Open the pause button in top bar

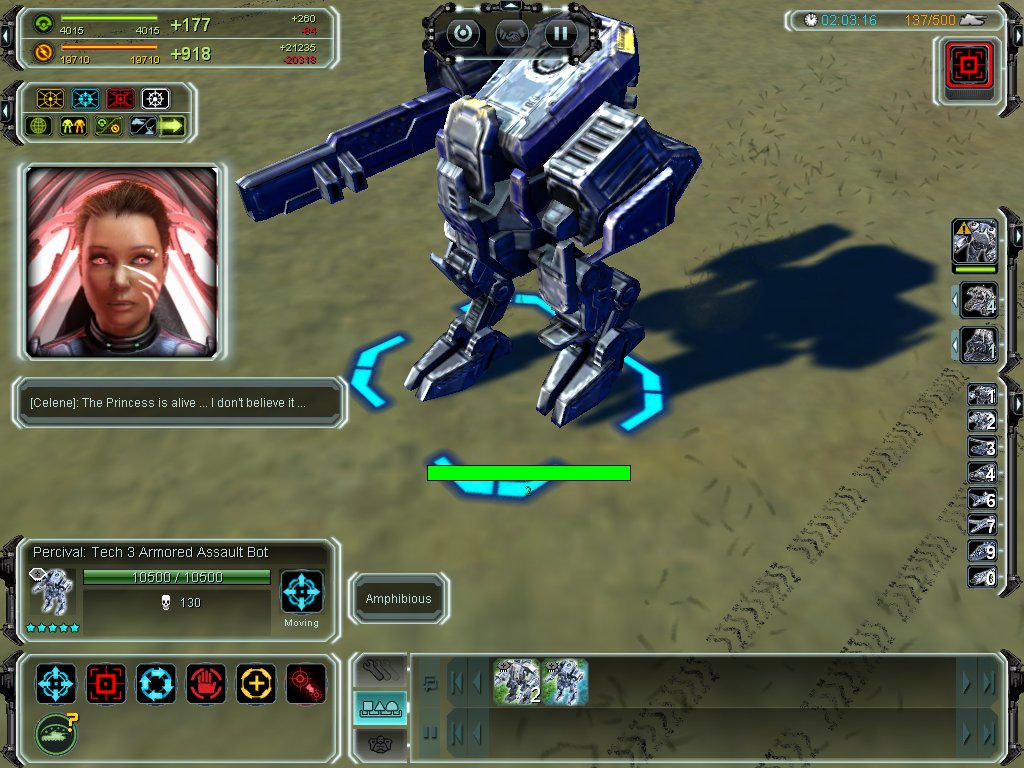pos(561,34)
